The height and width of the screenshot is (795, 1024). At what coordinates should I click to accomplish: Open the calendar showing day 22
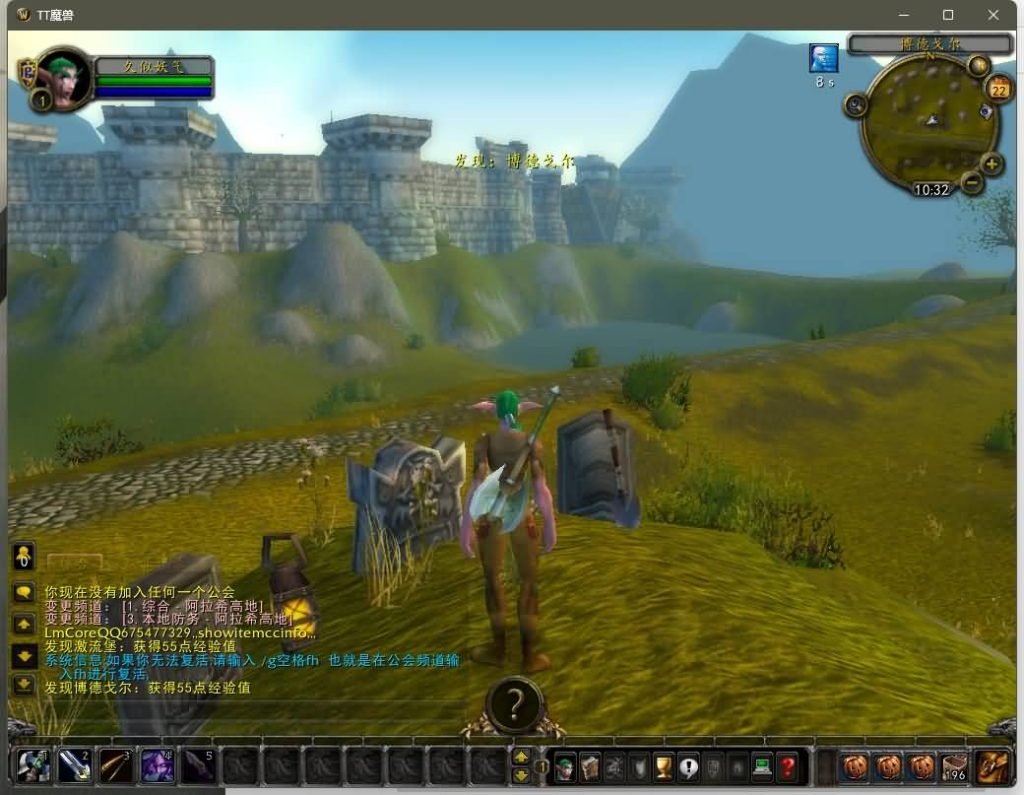point(998,90)
